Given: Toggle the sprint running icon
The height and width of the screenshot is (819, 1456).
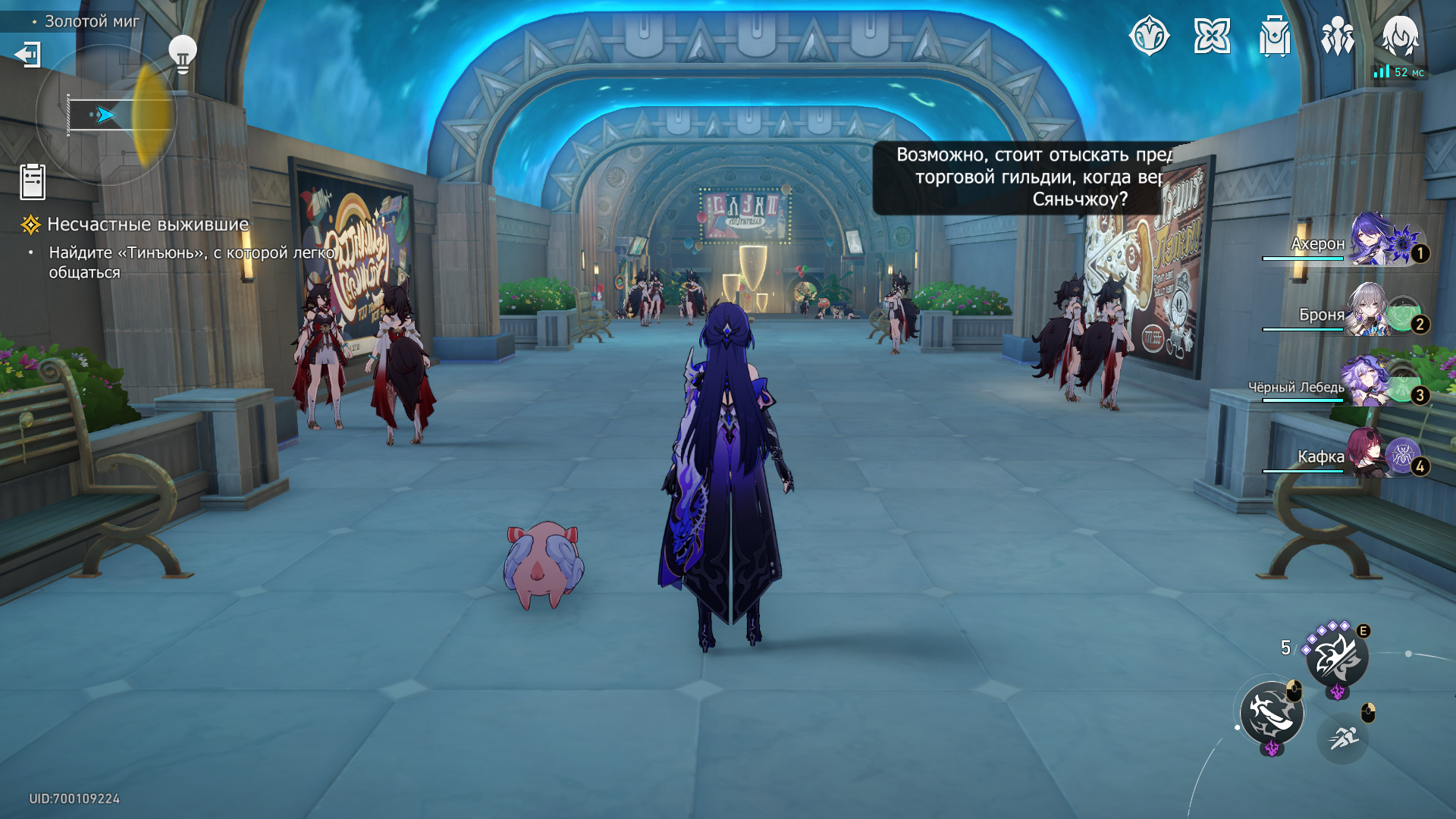Looking at the screenshot, I should pyautogui.click(x=1343, y=736).
